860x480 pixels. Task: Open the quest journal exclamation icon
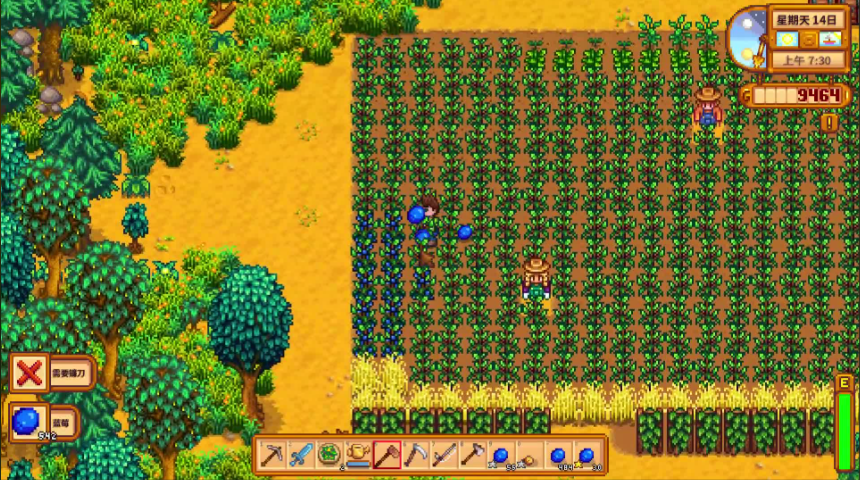coord(829,123)
